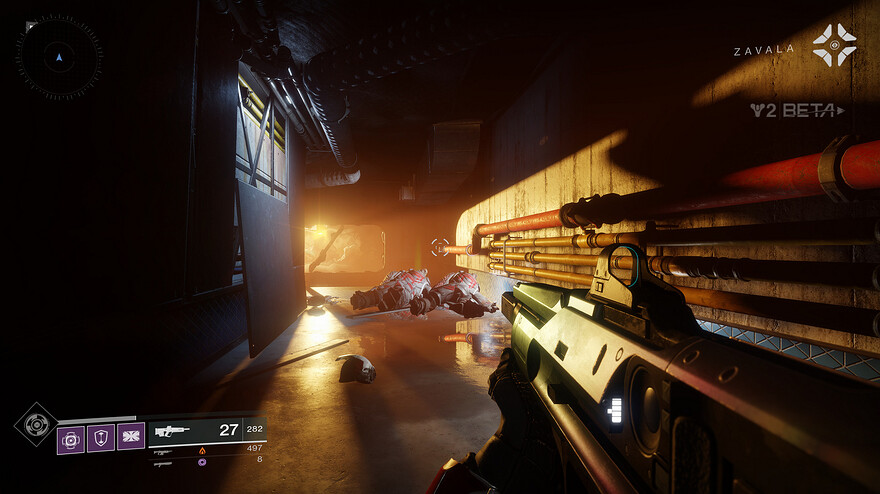Select the equipped rifle weapon icon
The image size is (880, 494).
coord(173,431)
